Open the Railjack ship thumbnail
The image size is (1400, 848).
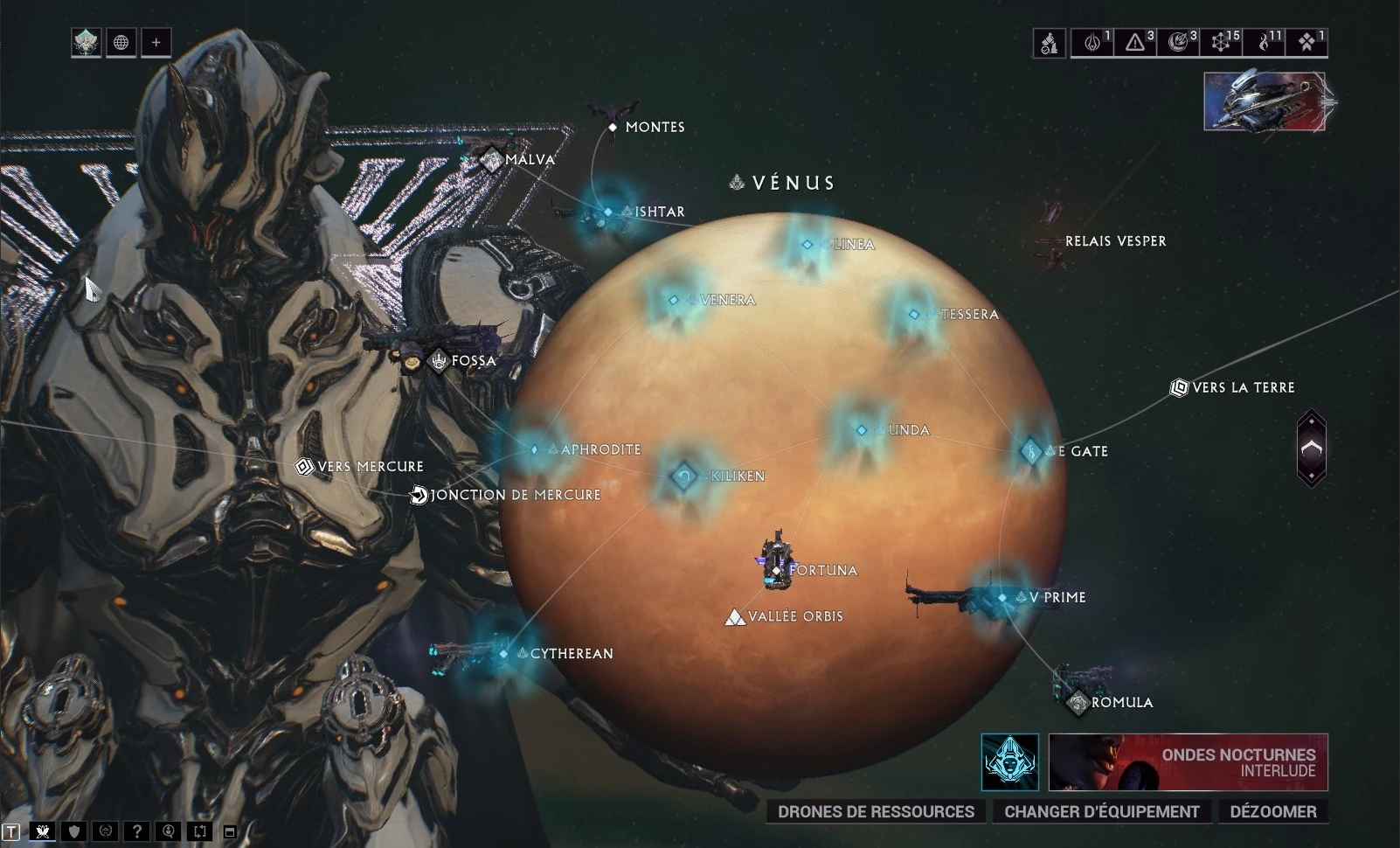[x=1265, y=102]
